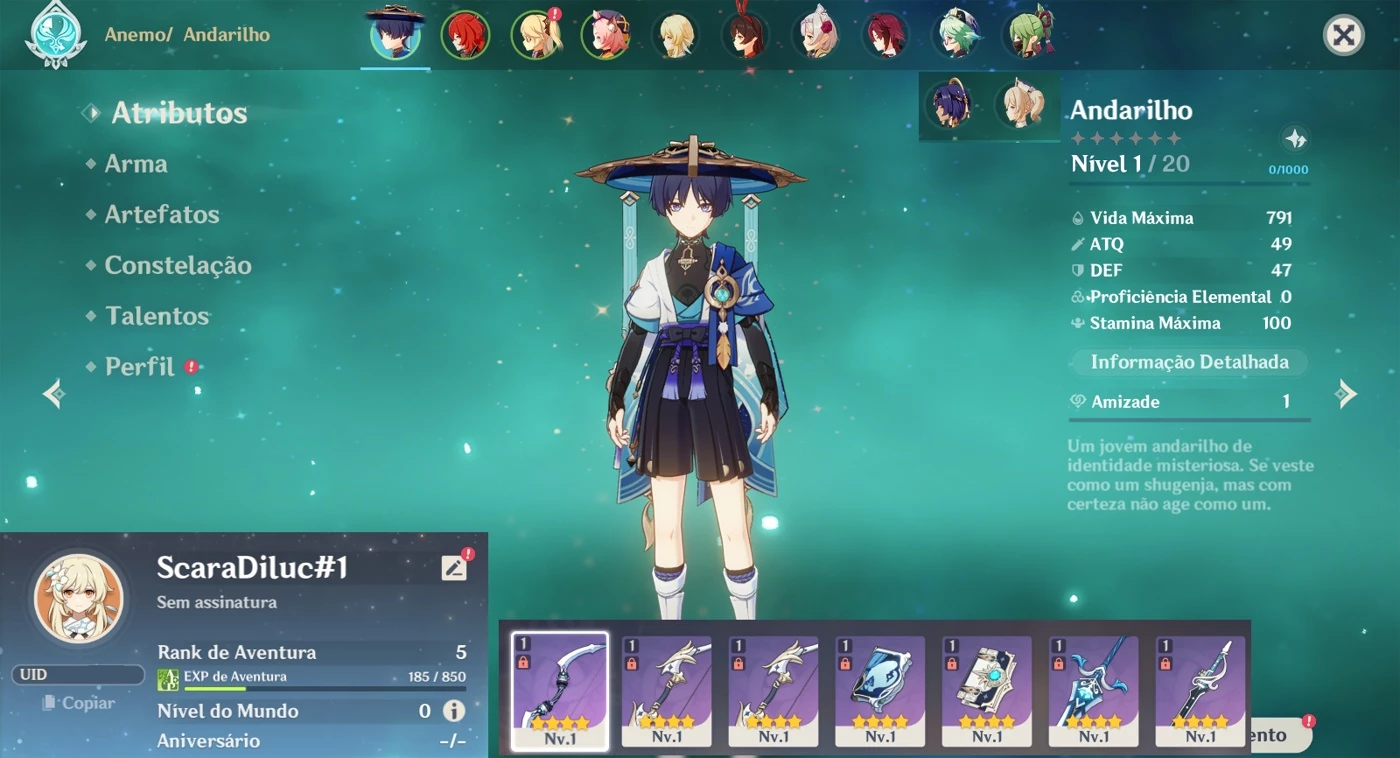Image resolution: width=1400 pixels, height=758 pixels.
Task: Open the Talentos menu
Action: click(157, 316)
